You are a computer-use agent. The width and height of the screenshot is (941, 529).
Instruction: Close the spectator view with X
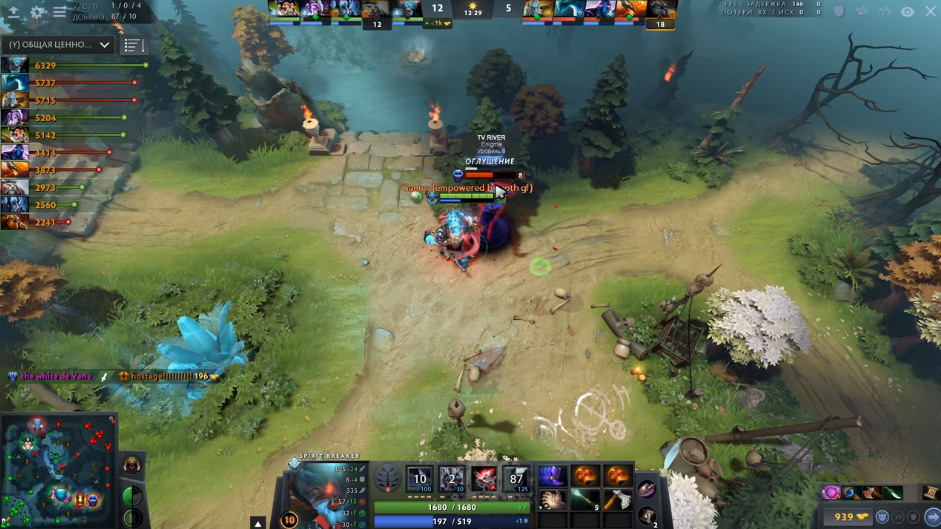click(931, 12)
